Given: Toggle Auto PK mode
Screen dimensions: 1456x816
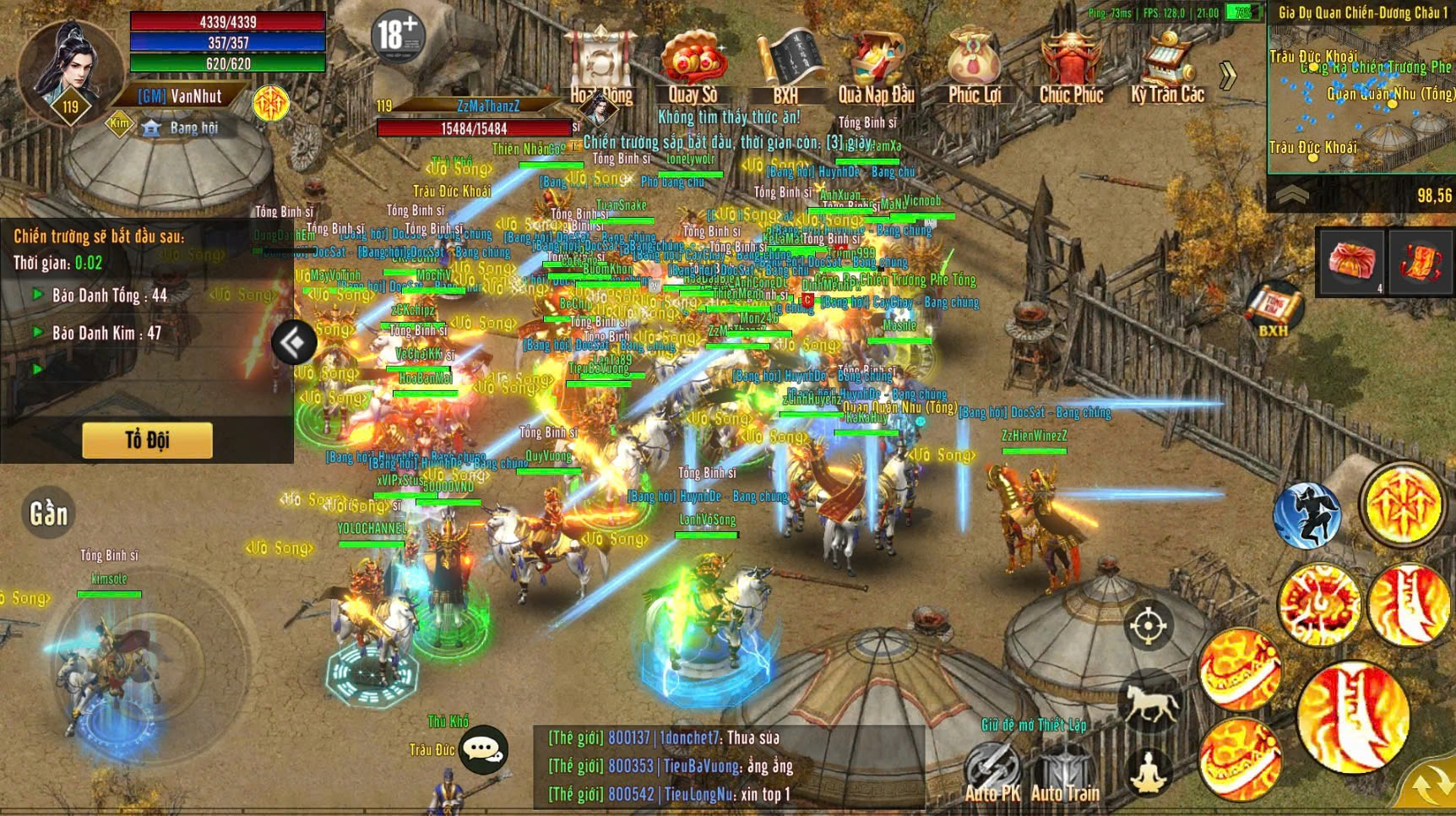Looking at the screenshot, I should [x=992, y=770].
